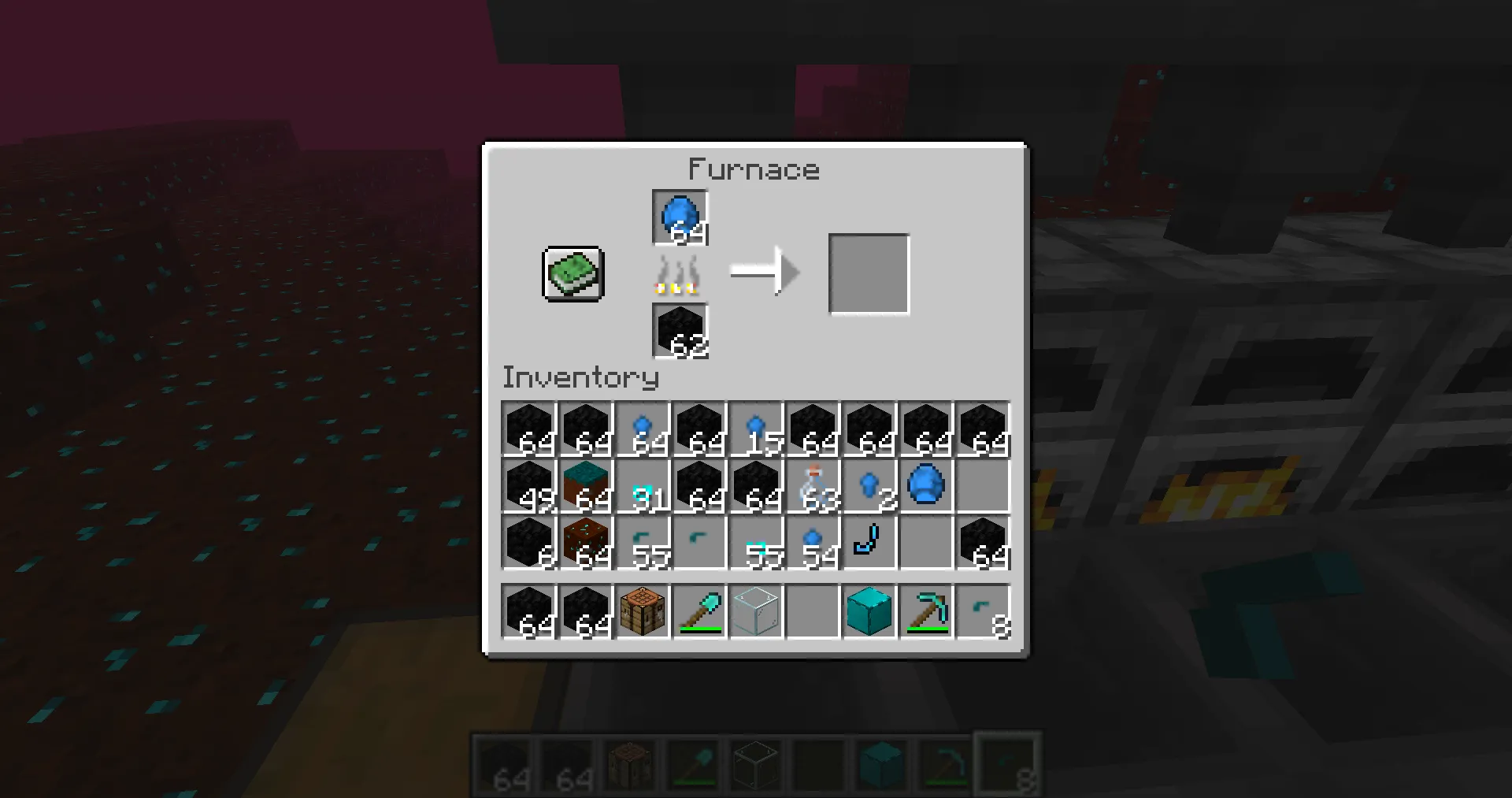Grab the heart of the sea item
This screenshot has width=1512, height=798.
click(926, 485)
